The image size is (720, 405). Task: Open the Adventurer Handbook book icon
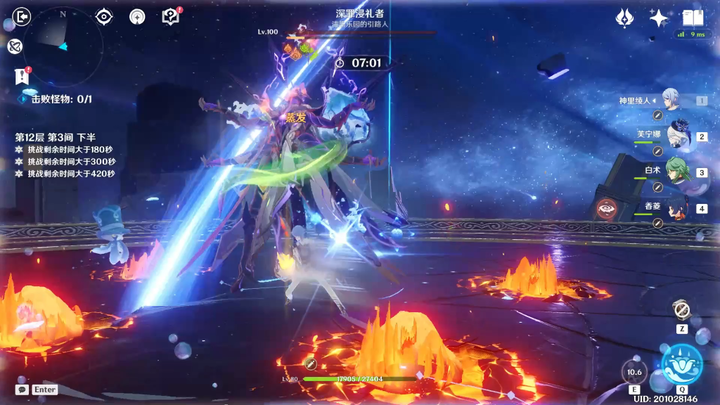692,17
